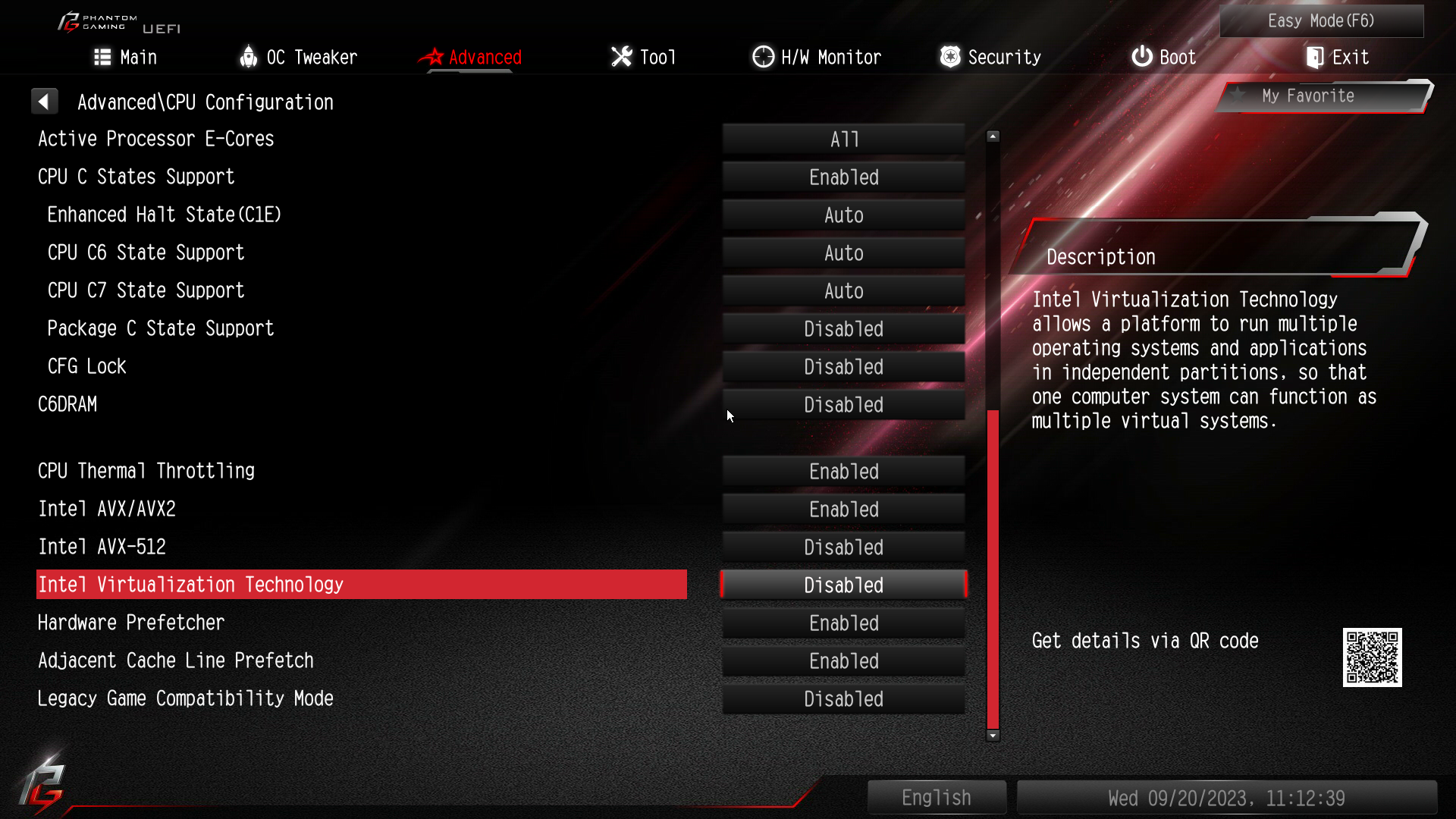Click the back arrow to leave CPU Configuration

[x=45, y=101]
